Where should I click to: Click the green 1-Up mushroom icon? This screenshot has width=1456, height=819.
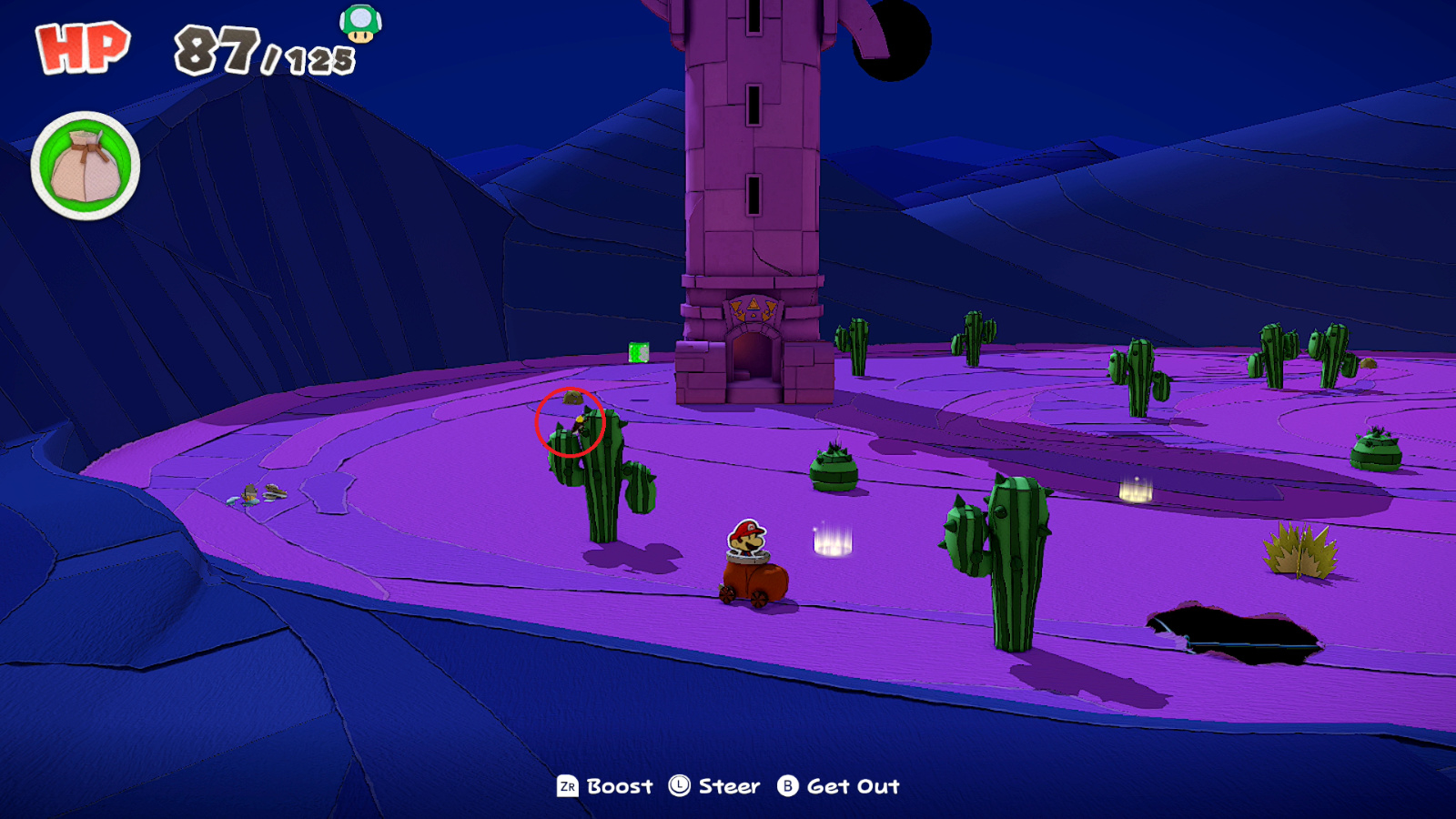360,23
